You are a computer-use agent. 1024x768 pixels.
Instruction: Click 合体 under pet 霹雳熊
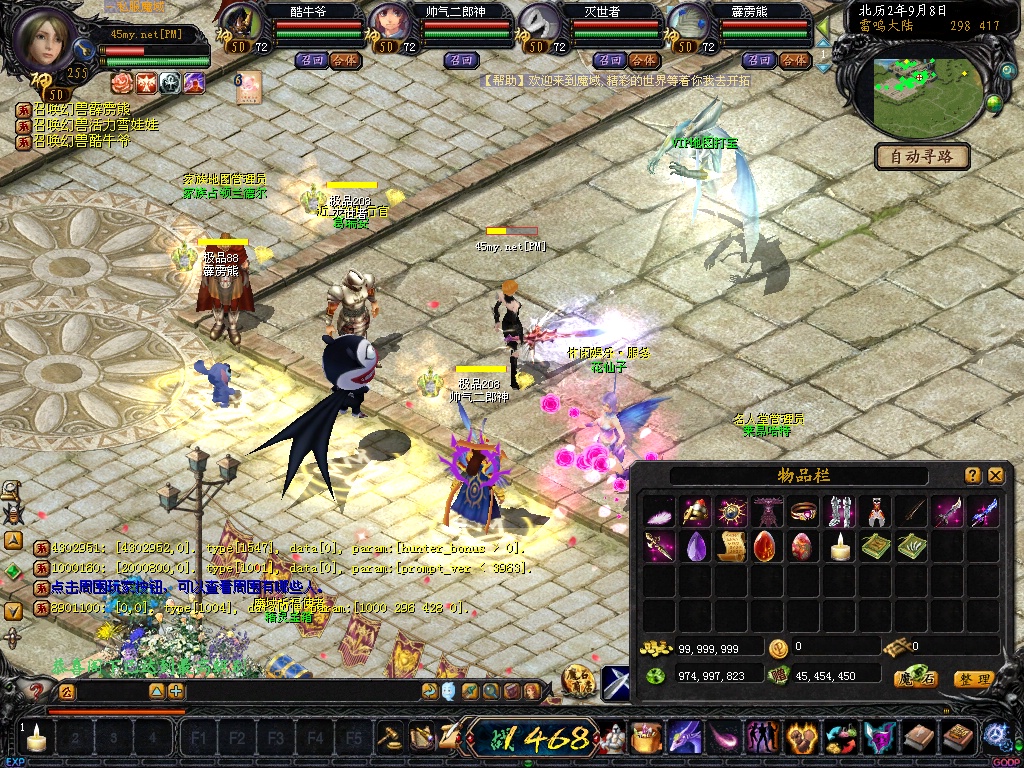click(793, 60)
